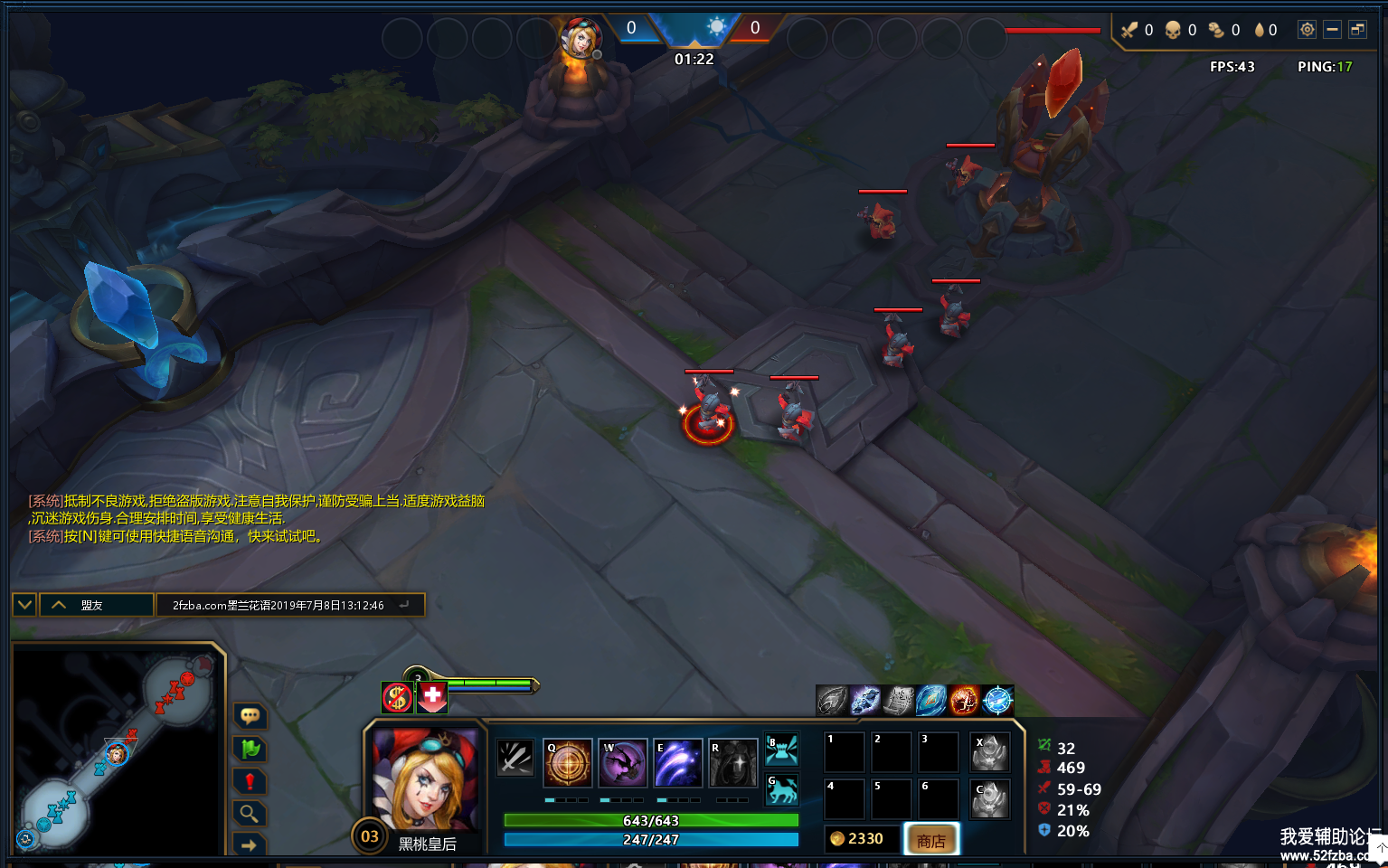Open the speech bubble chat button
1388x868 pixels.
[250, 716]
